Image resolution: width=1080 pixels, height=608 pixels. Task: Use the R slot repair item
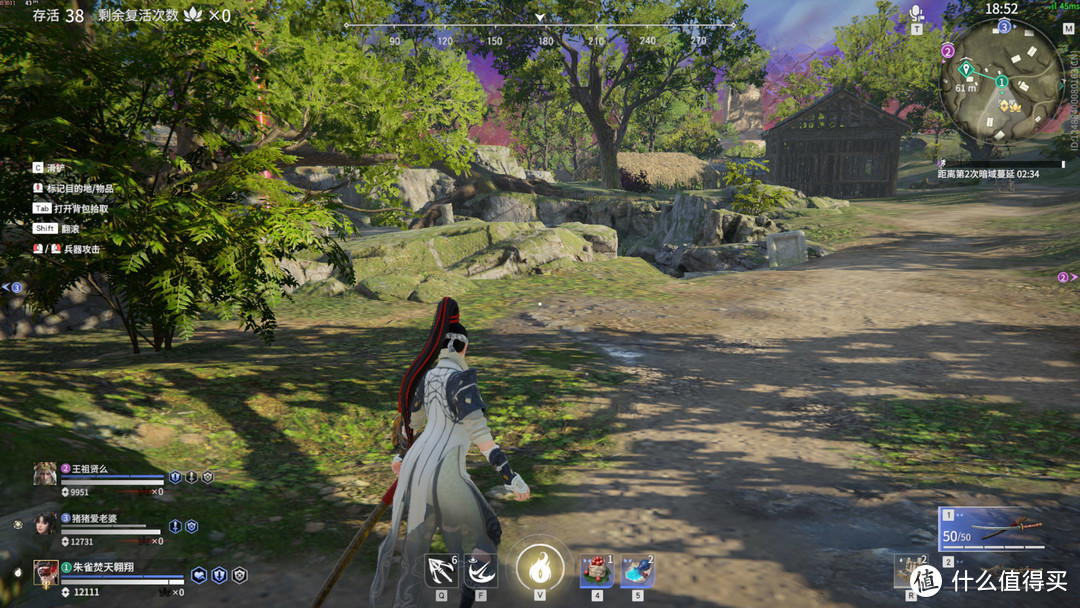pyautogui.click(x=910, y=570)
